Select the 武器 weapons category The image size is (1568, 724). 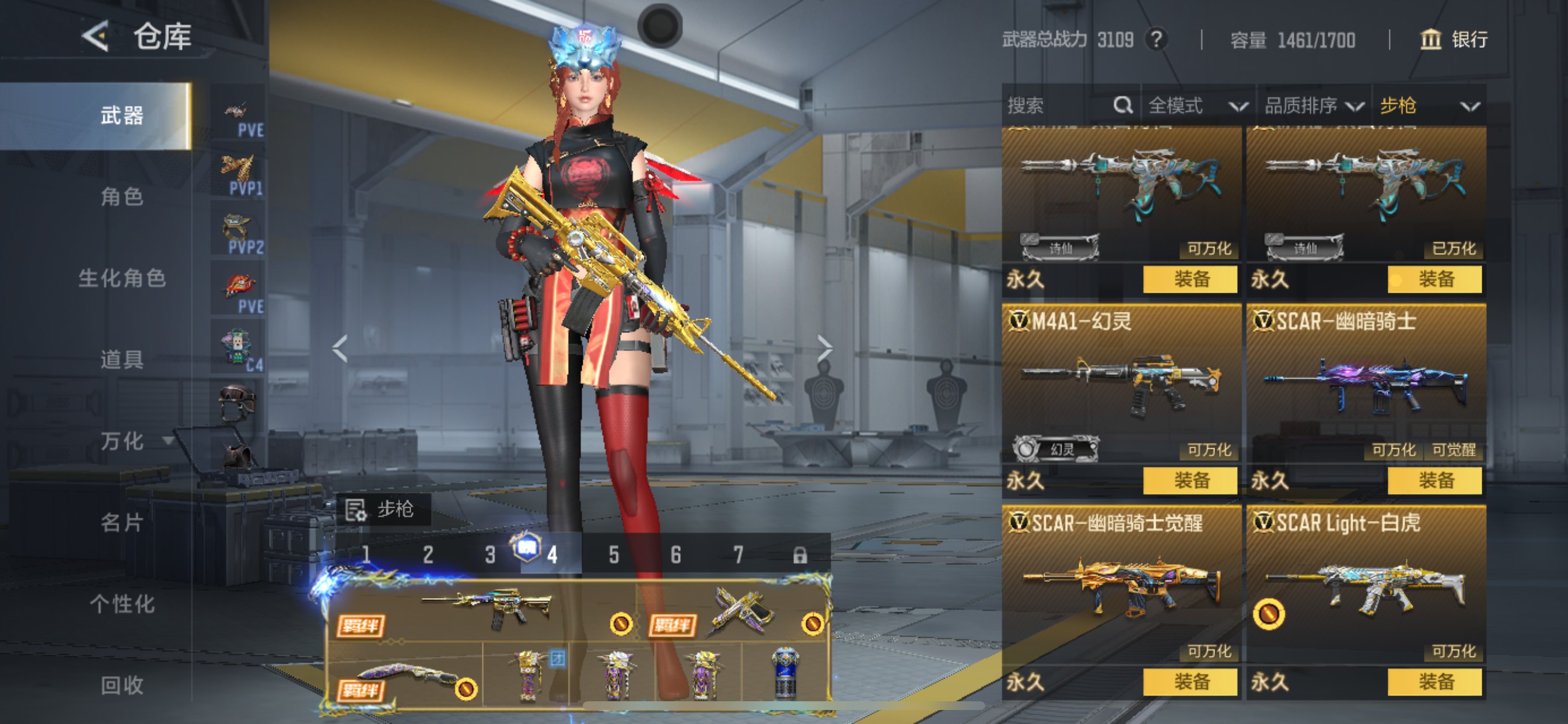tap(122, 115)
